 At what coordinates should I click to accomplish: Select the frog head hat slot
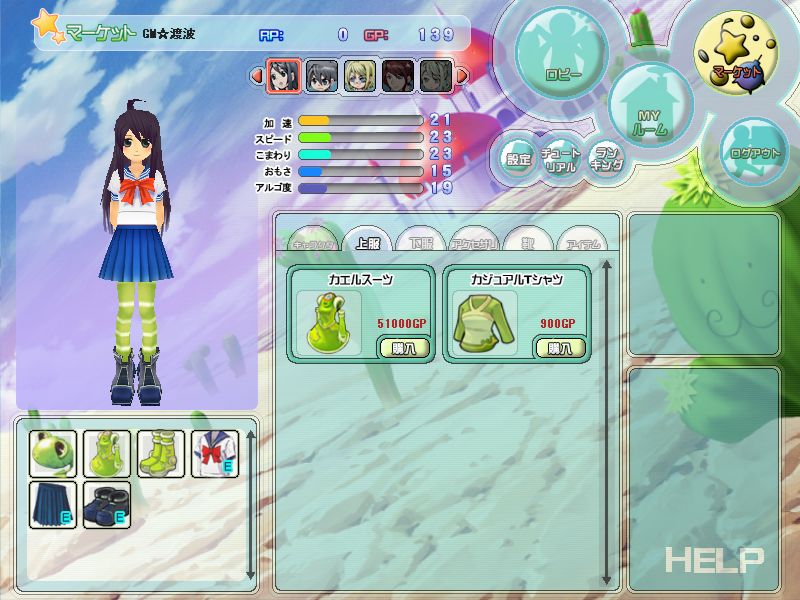point(52,455)
